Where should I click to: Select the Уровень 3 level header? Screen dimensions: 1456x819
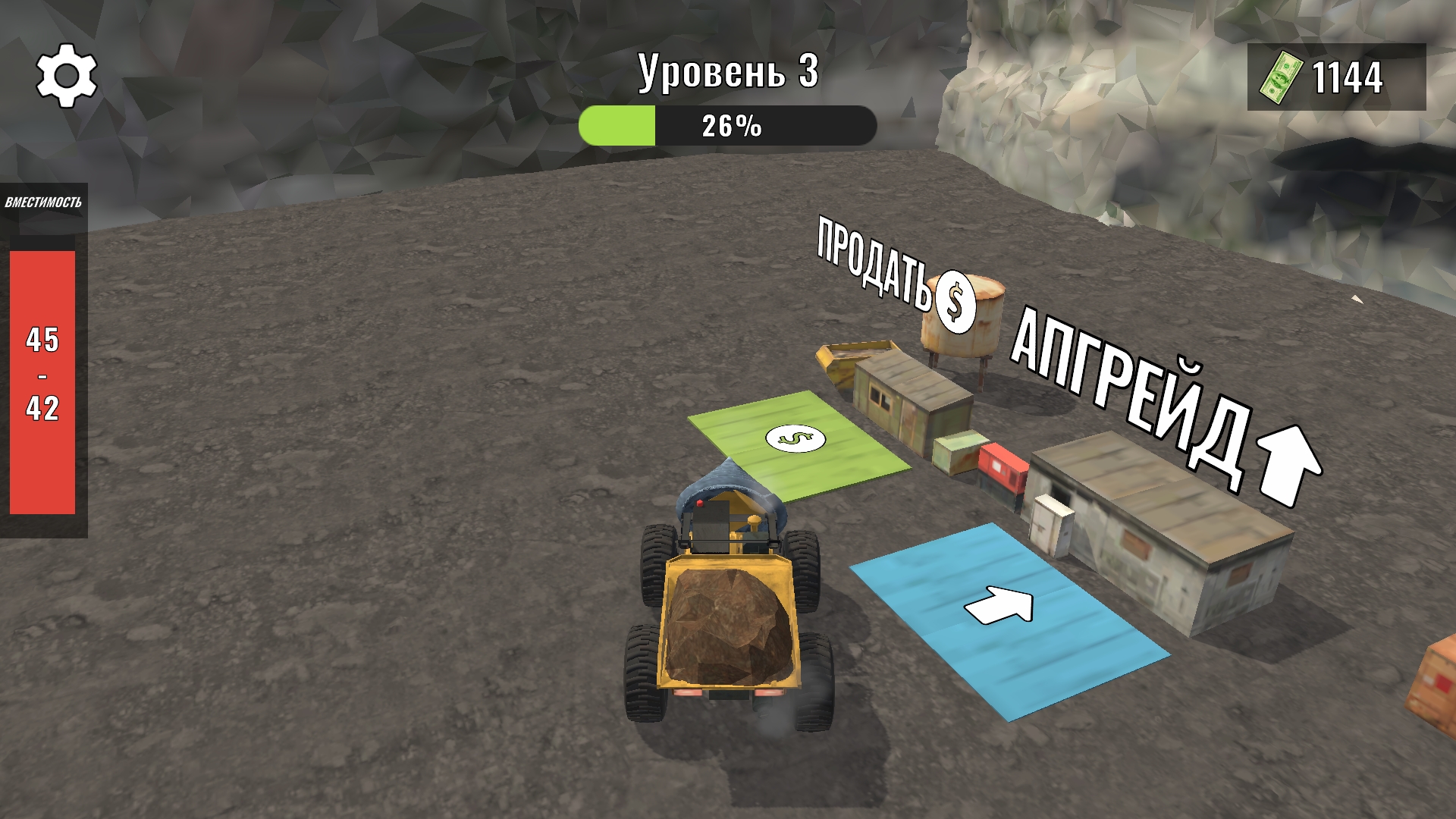pyautogui.click(x=728, y=74)
